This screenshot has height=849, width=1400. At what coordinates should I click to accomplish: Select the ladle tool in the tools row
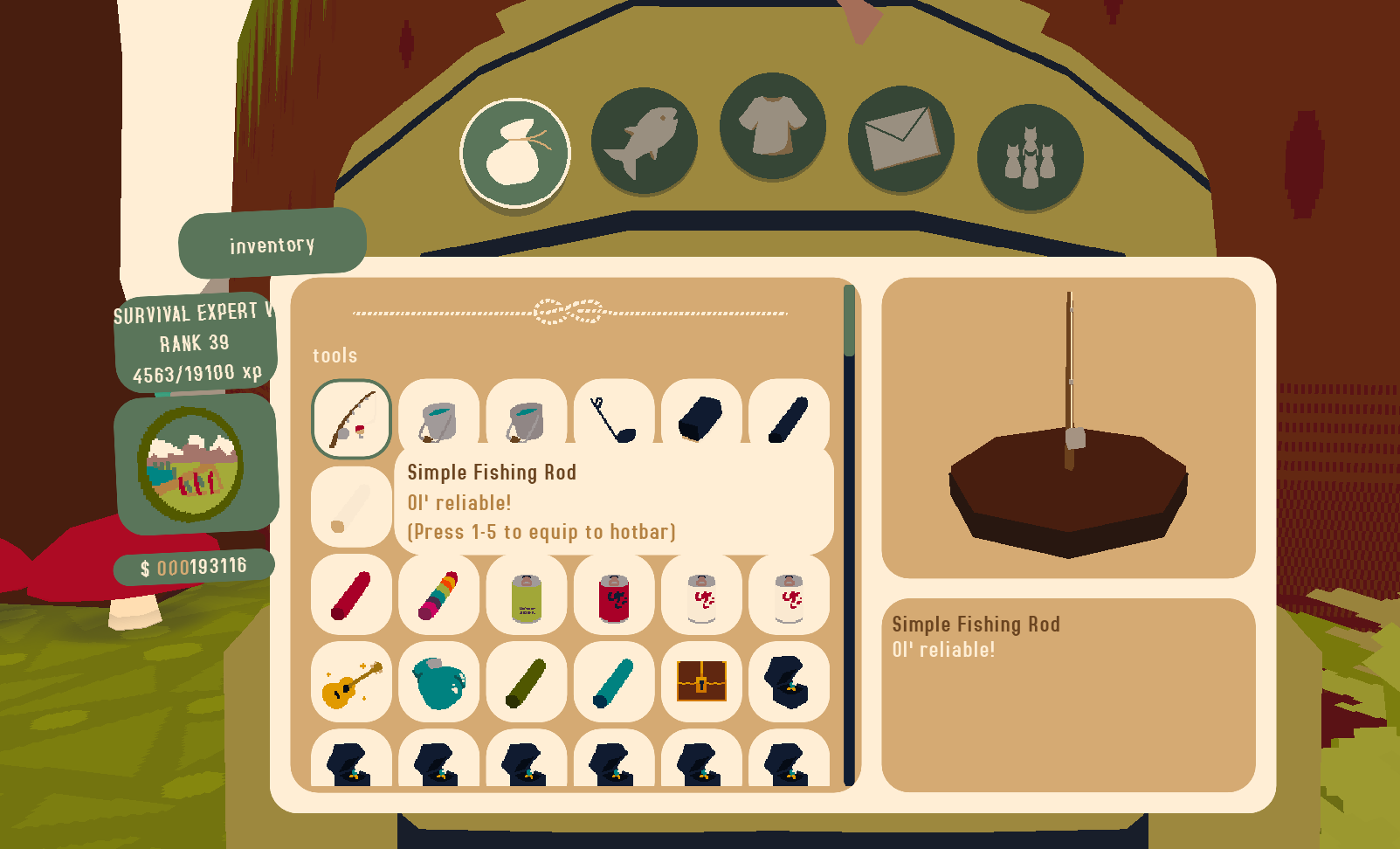click(x=613, y=419)
